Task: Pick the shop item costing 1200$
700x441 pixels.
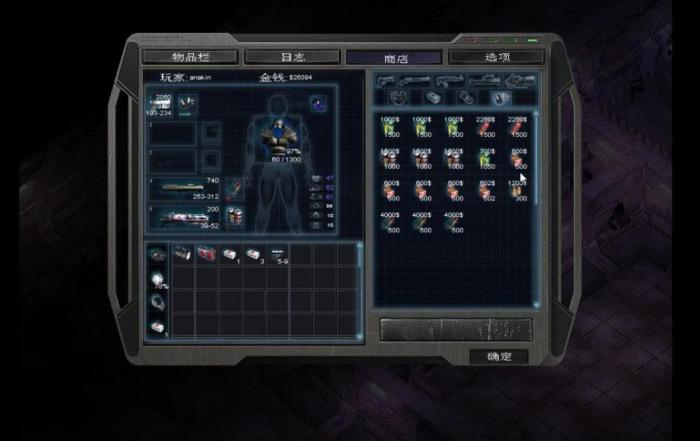Action: (x=518, y=193)
